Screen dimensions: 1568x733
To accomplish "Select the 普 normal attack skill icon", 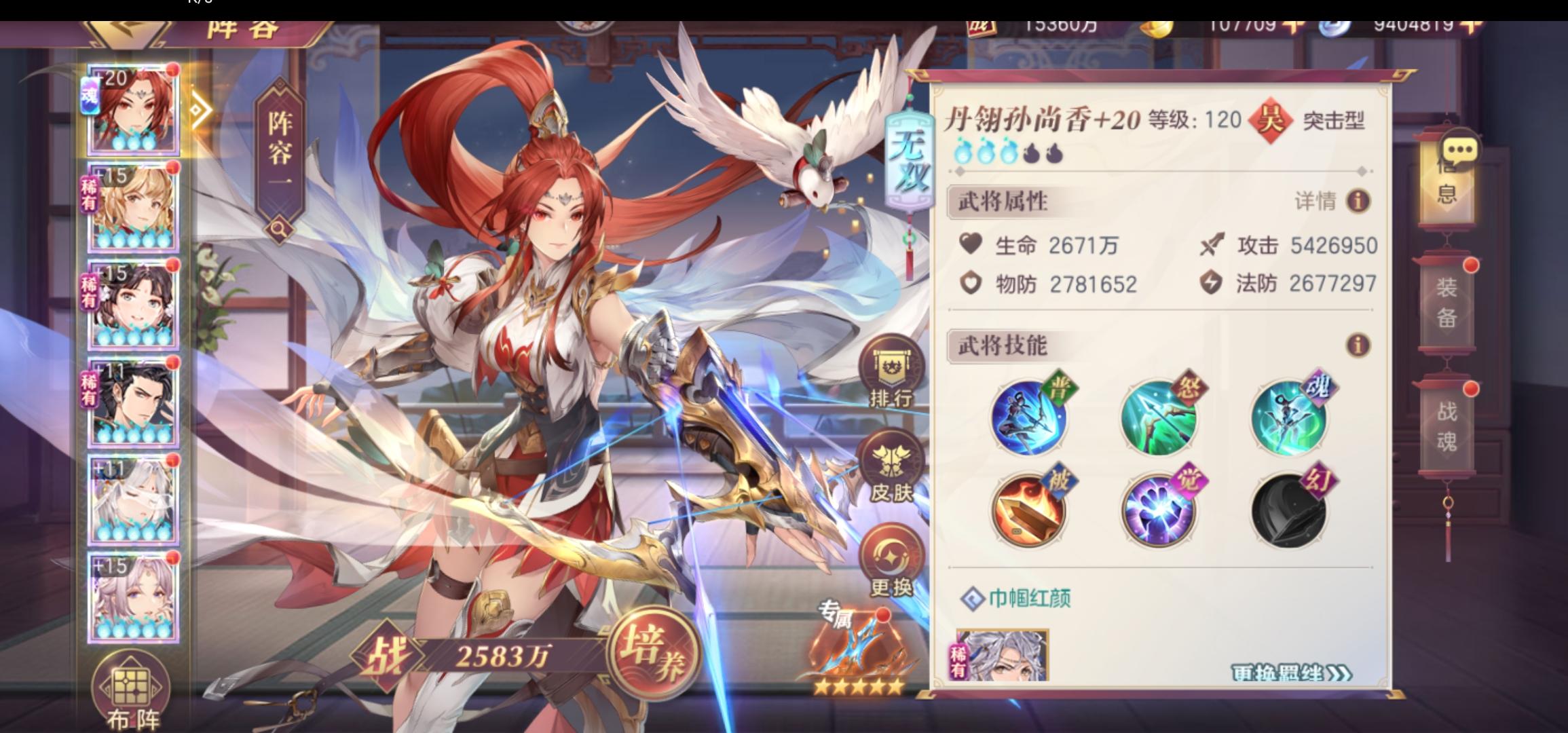I will [1029, 418].
